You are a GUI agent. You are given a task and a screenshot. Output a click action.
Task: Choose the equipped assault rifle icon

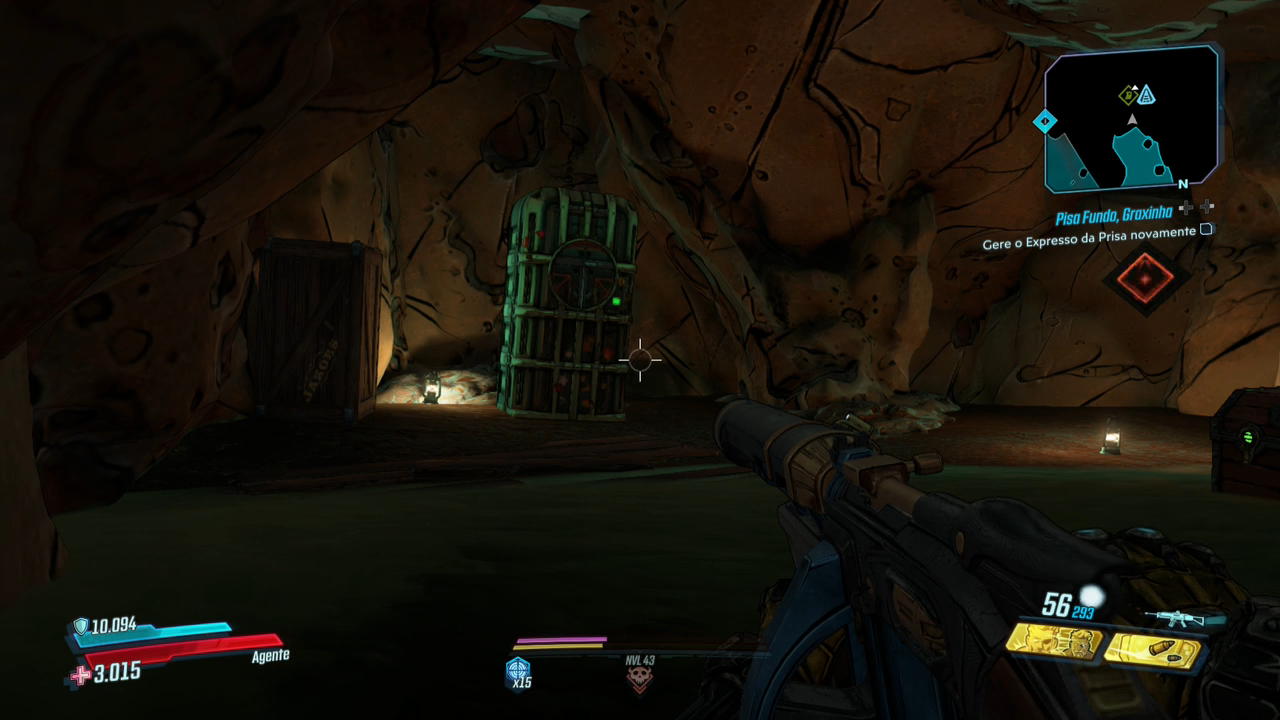click(x=1187, y=618)
